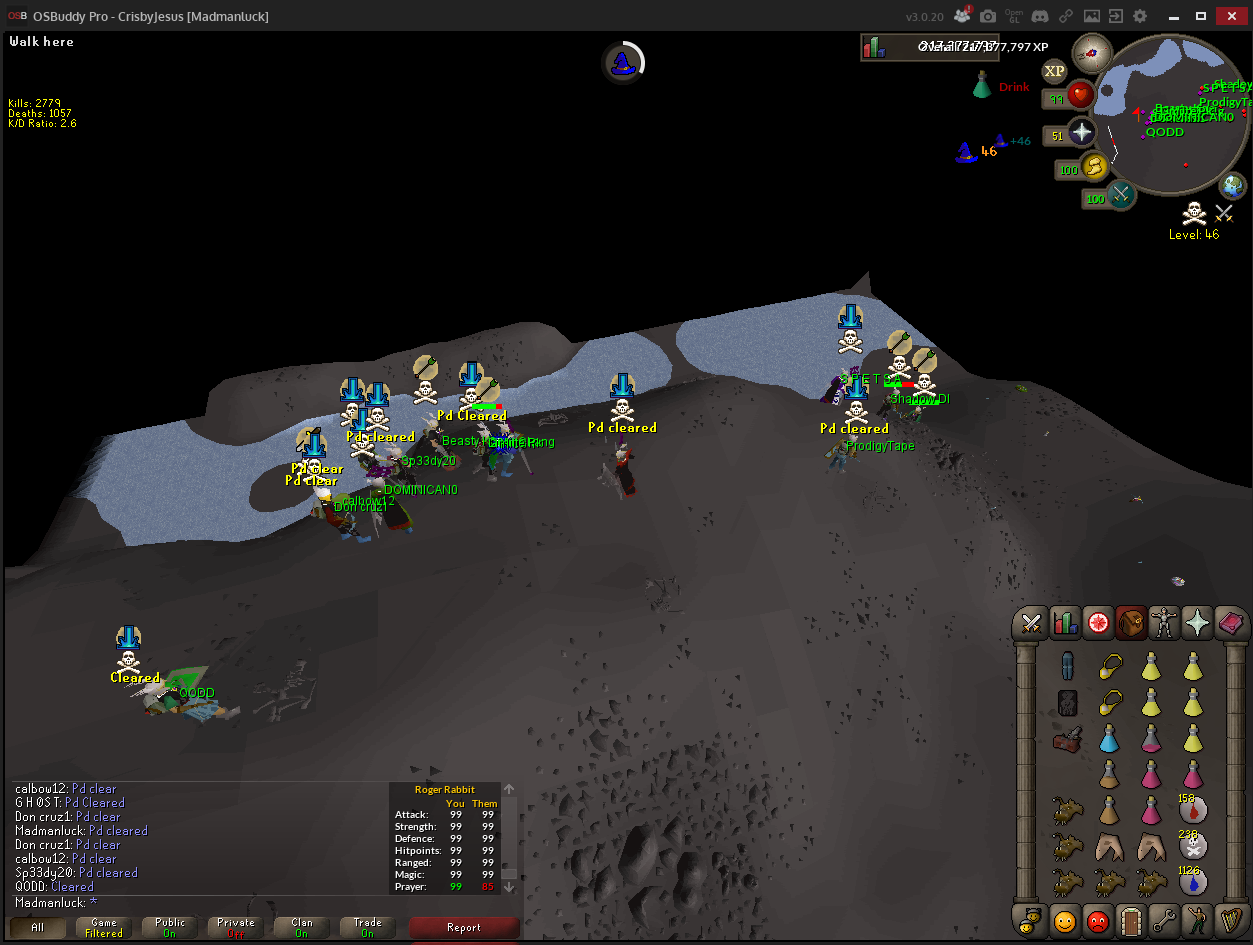This screenshot has width=1253, height=945.
Task: Toggle the Private chat filter
Action: click(236, 928)
